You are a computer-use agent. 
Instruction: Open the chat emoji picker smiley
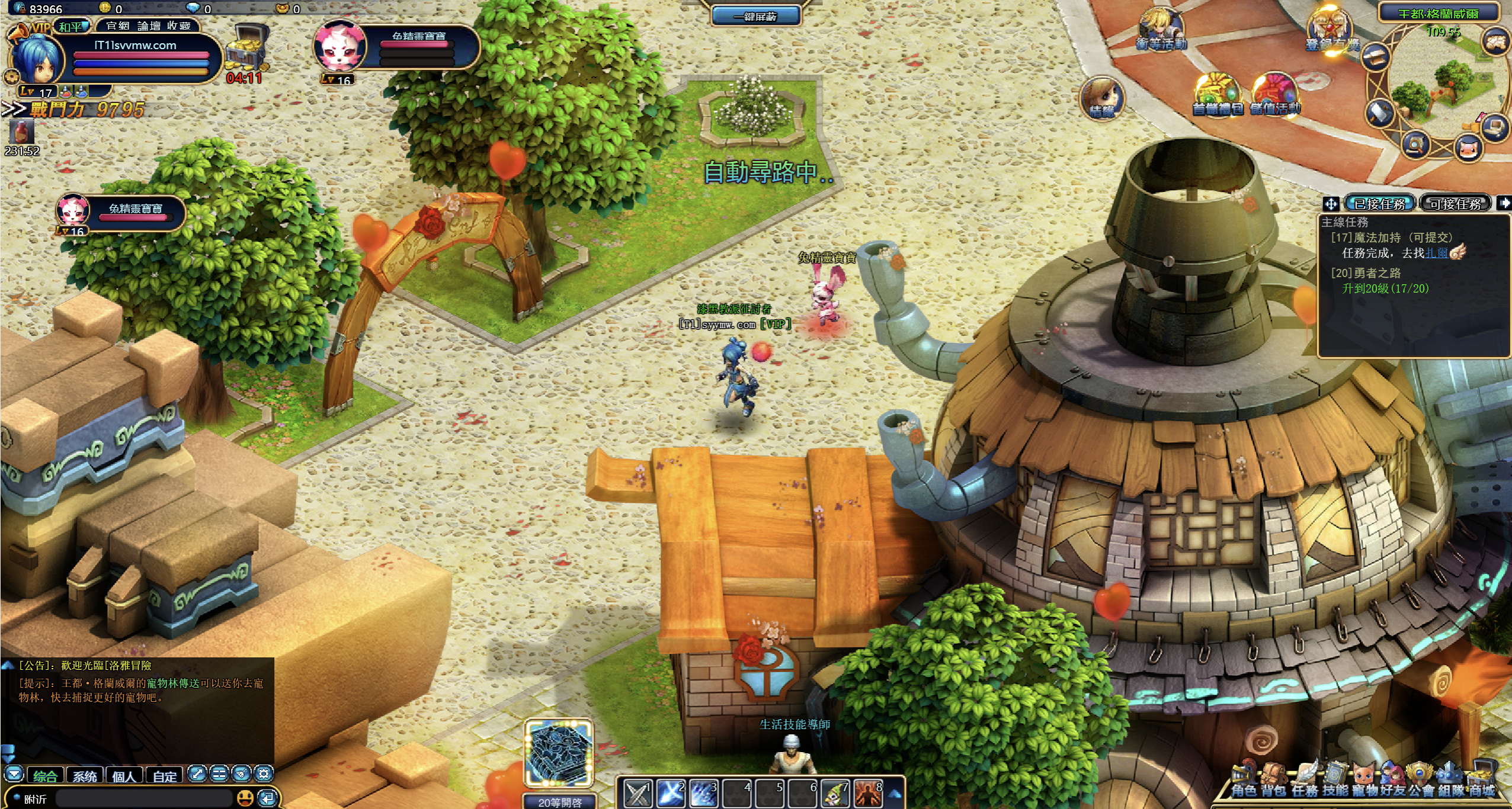click(x=245, y=798)
